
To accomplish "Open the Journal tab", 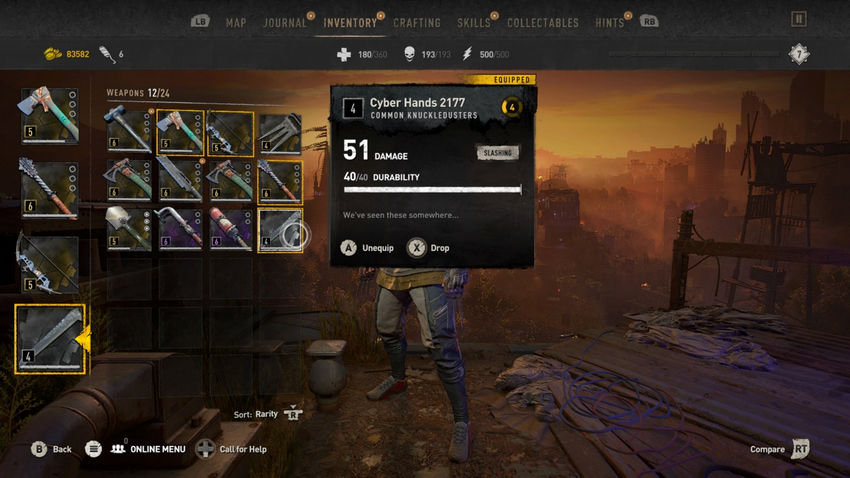I will pos(285,22).
